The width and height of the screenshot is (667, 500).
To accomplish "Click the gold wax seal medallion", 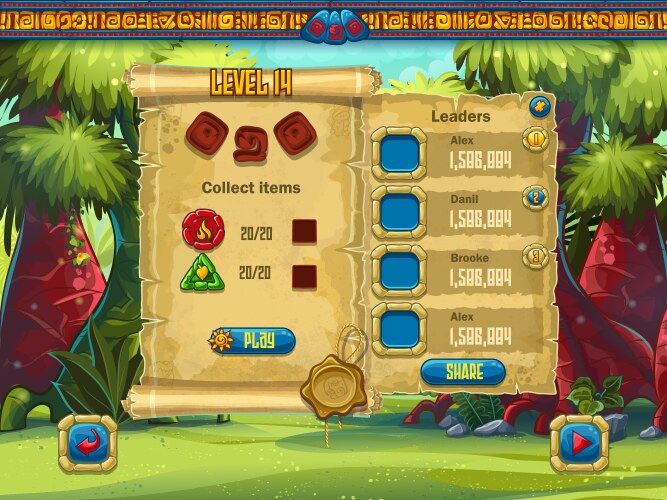I will coord(334,383).
